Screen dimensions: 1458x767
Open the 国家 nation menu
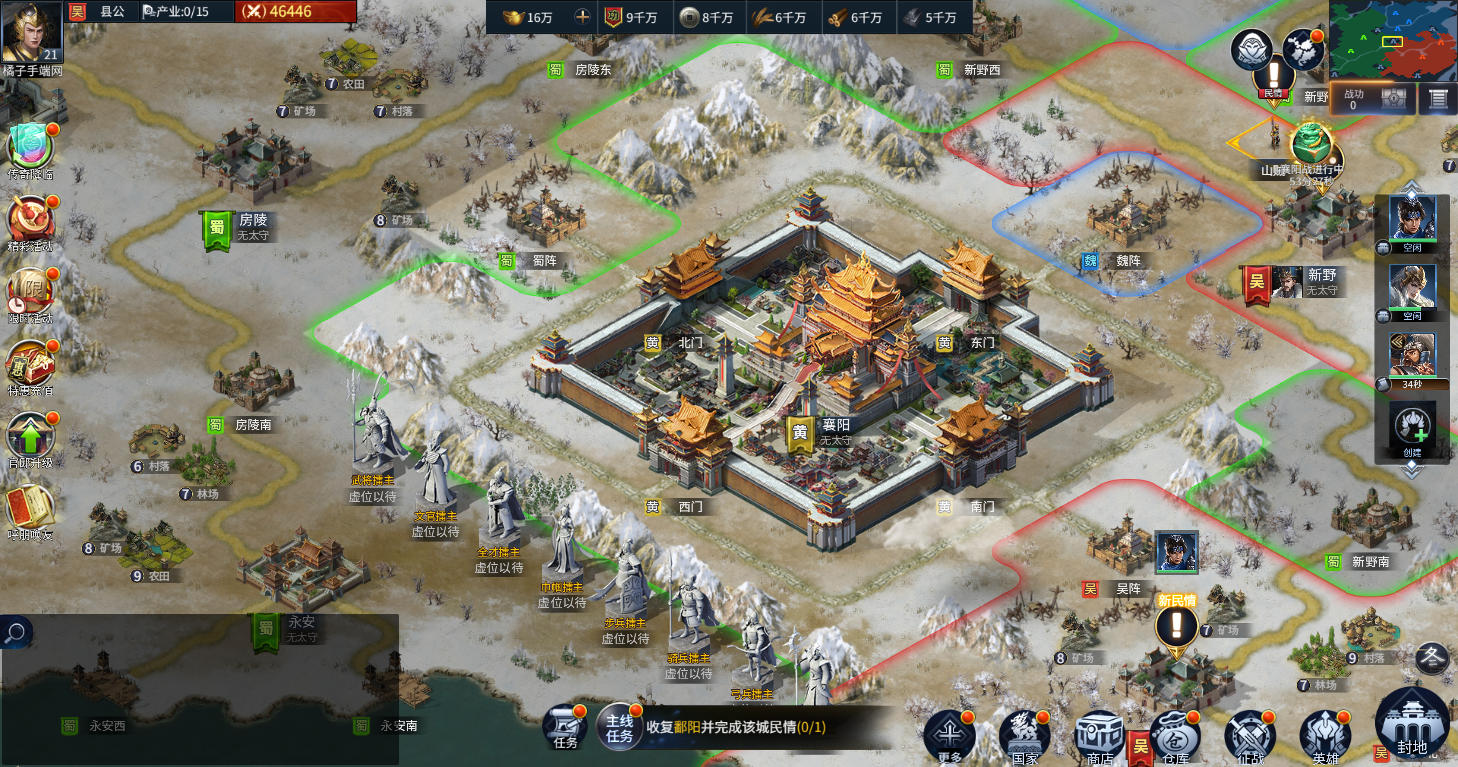[1024, 736]
